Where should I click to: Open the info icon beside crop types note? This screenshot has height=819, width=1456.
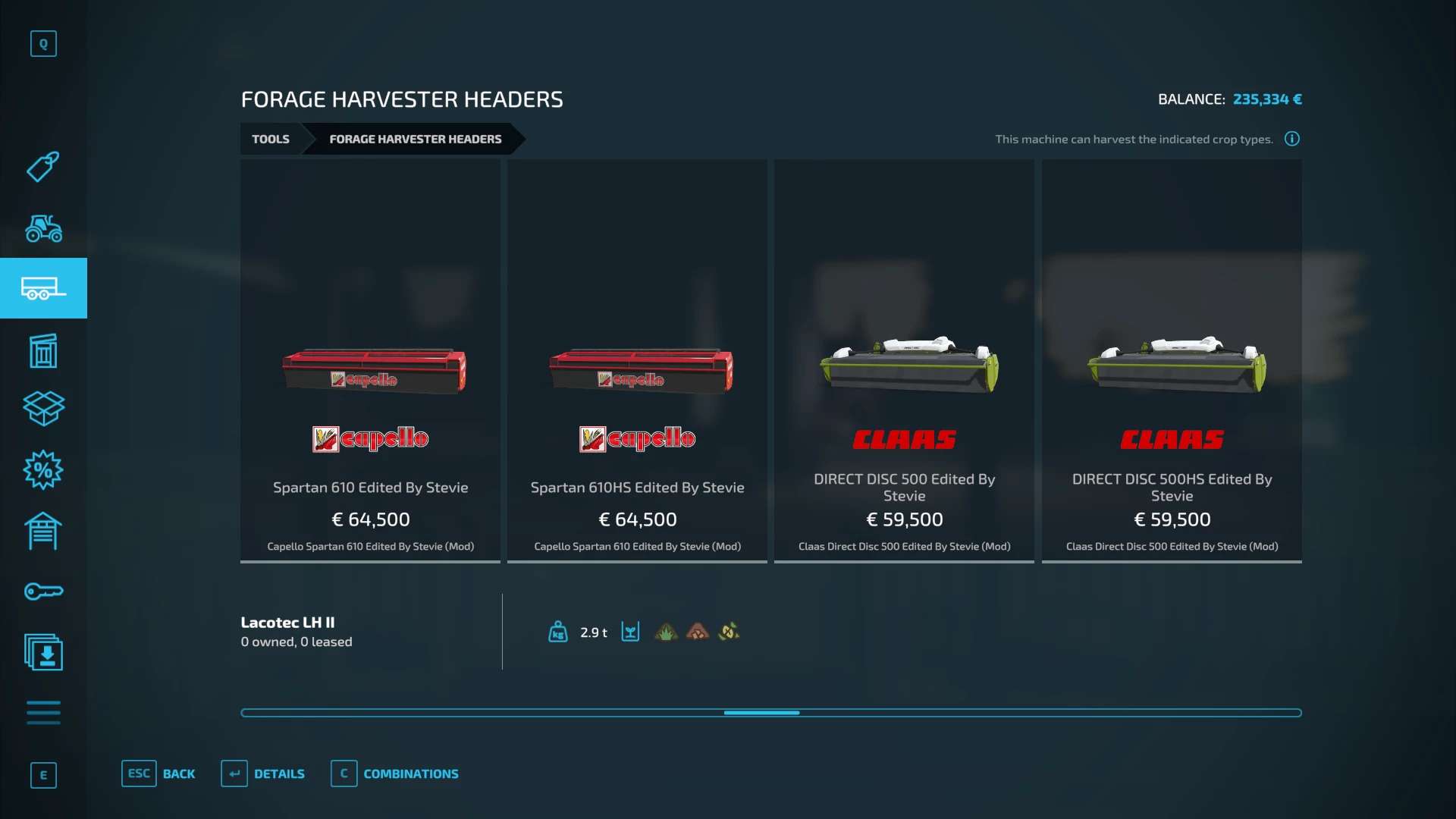coord(1292,139)
